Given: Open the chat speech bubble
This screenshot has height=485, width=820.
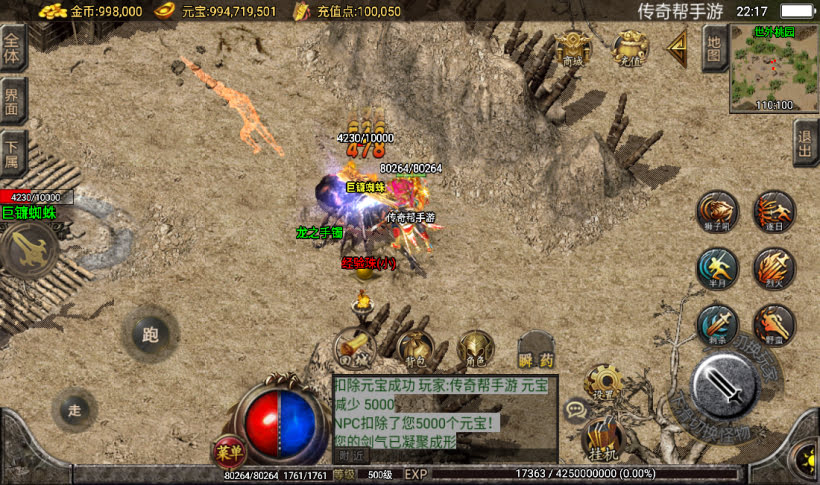Looking at the screenshot, I should (576, 408).
